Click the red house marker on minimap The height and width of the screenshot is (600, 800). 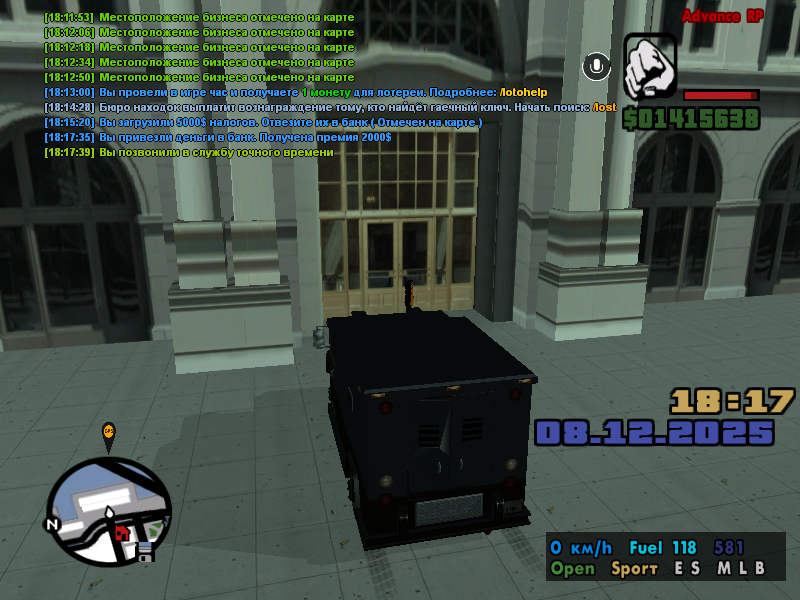(123, 532)
